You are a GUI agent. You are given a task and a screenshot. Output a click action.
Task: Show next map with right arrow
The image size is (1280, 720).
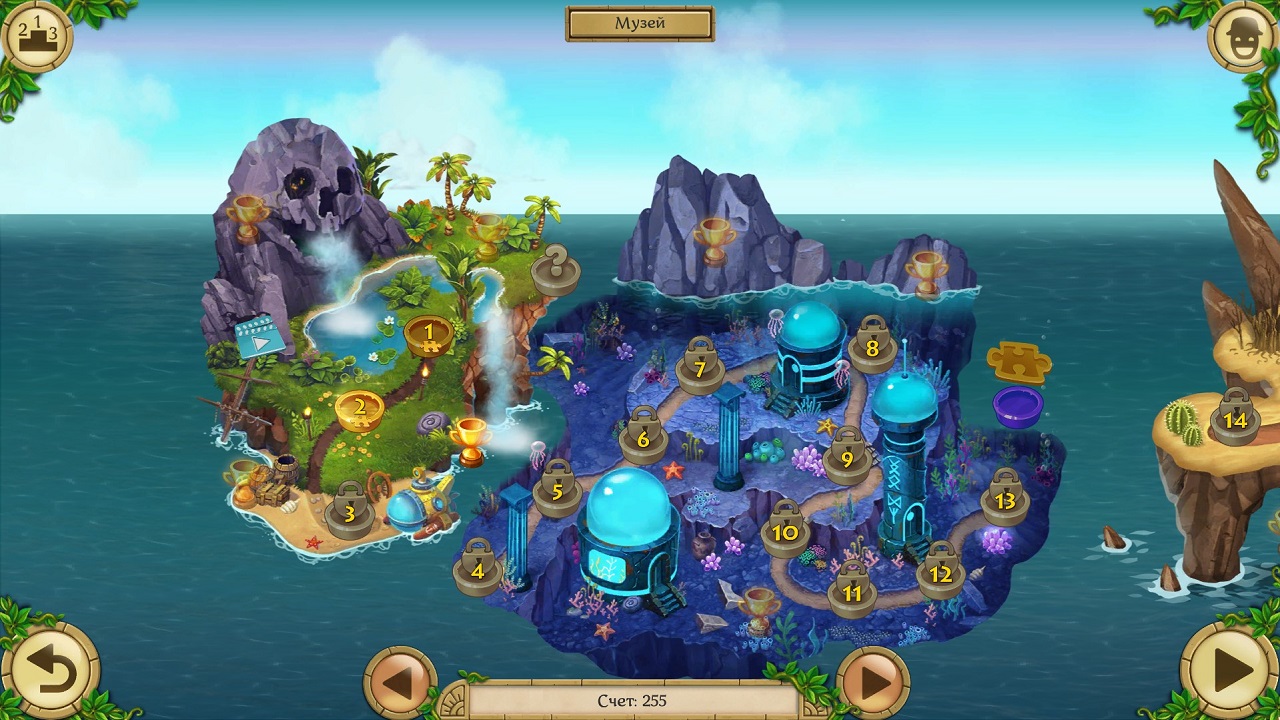point(873,683)
